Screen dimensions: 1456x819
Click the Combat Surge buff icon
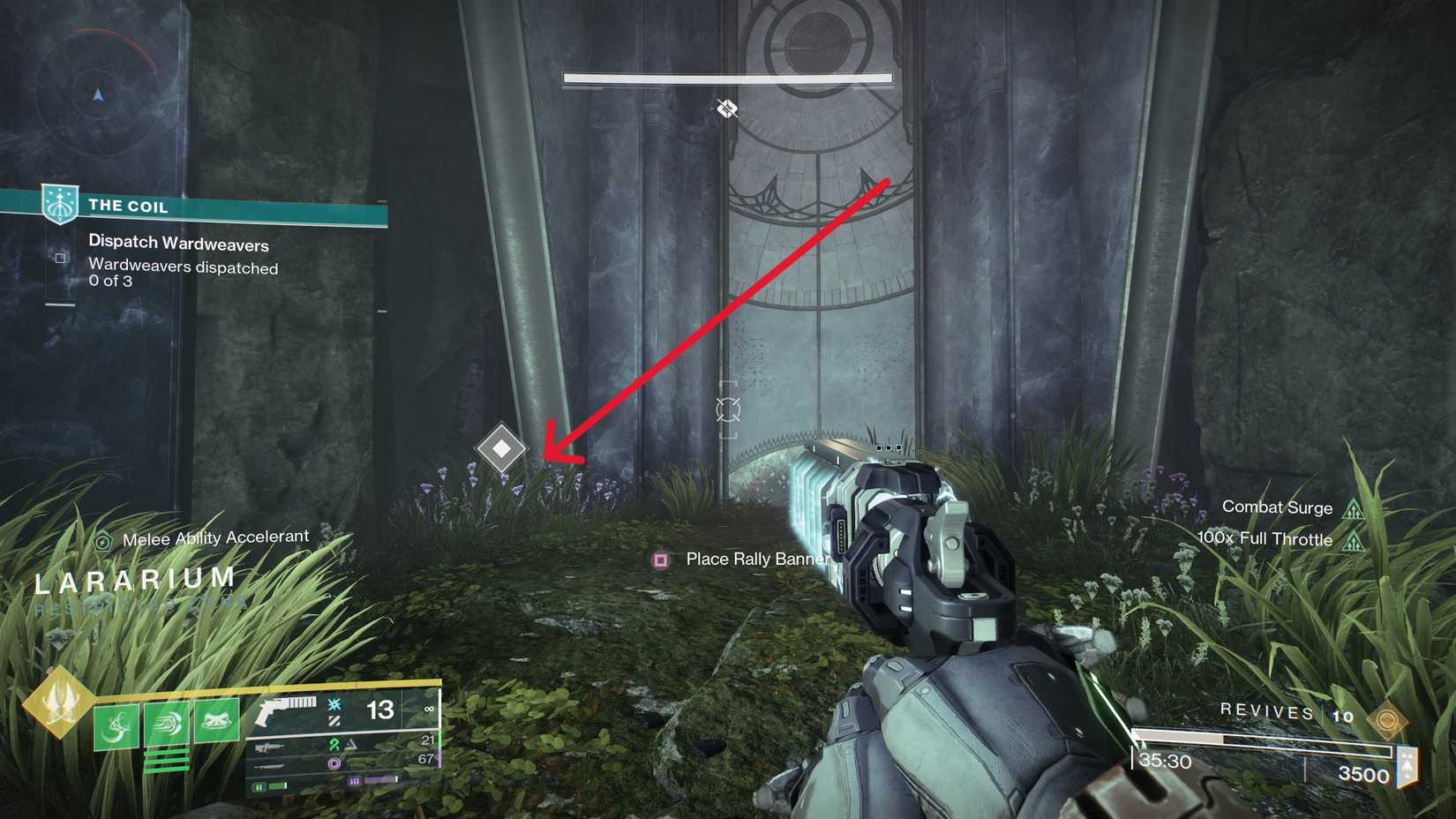coord(1356,507)
